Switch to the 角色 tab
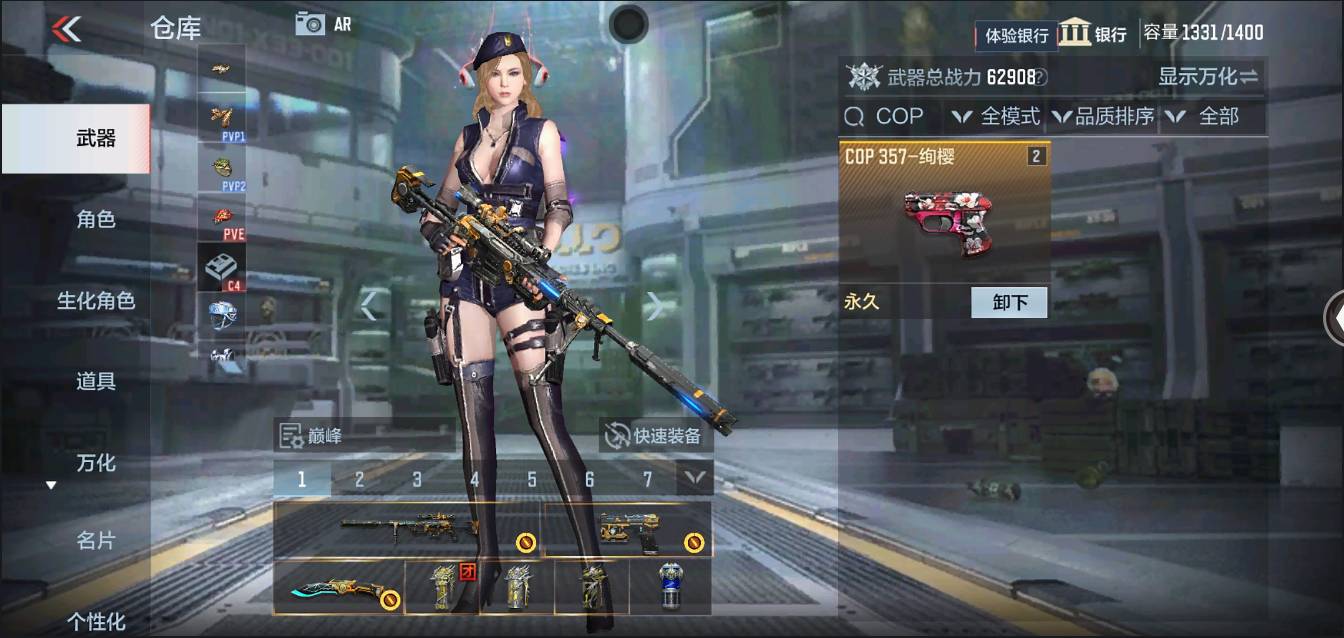 tap(96, 219)
